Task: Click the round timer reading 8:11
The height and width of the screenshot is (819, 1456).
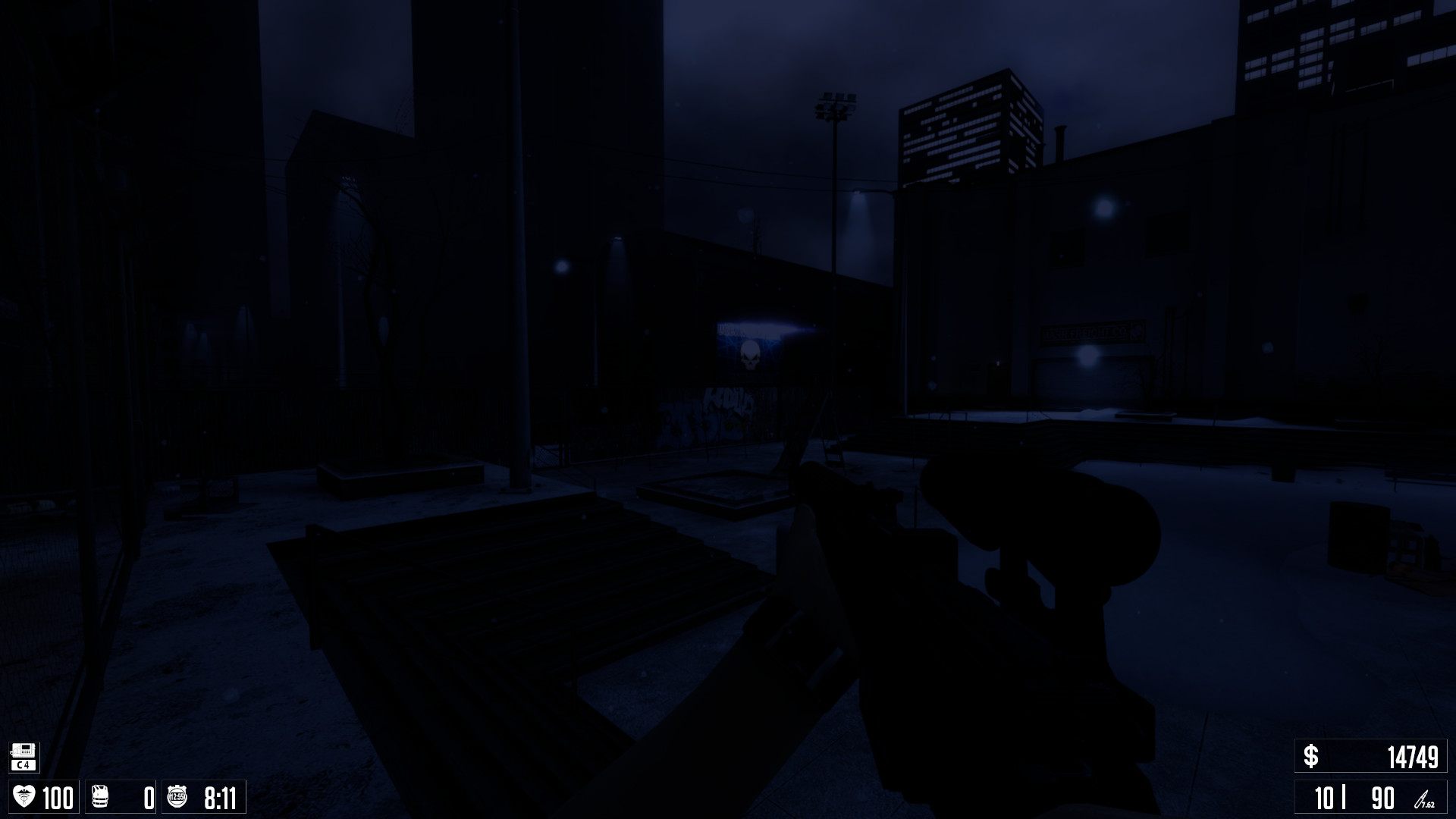Action: click(220, 797)
